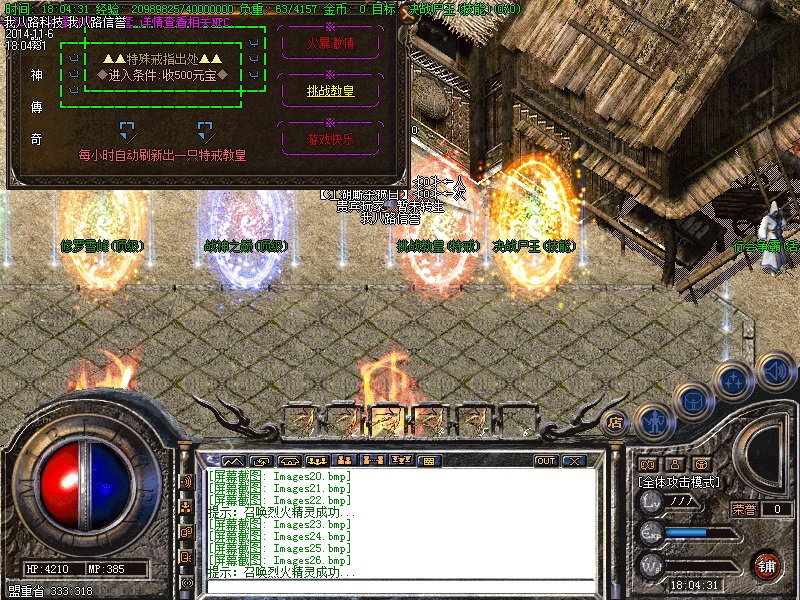Screen dimensions: 800x600
Task: Click the OUT button above chat
Action: click(546, 461)
